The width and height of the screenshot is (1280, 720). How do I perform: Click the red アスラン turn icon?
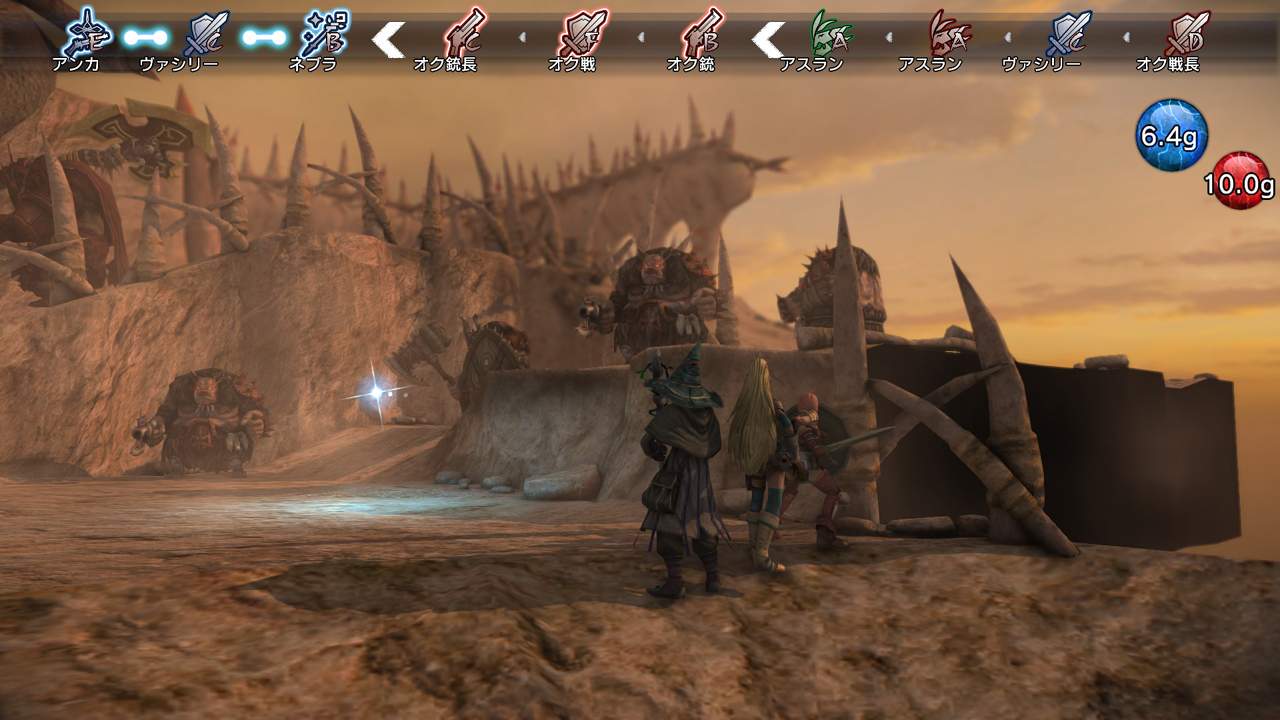point(948,33)
